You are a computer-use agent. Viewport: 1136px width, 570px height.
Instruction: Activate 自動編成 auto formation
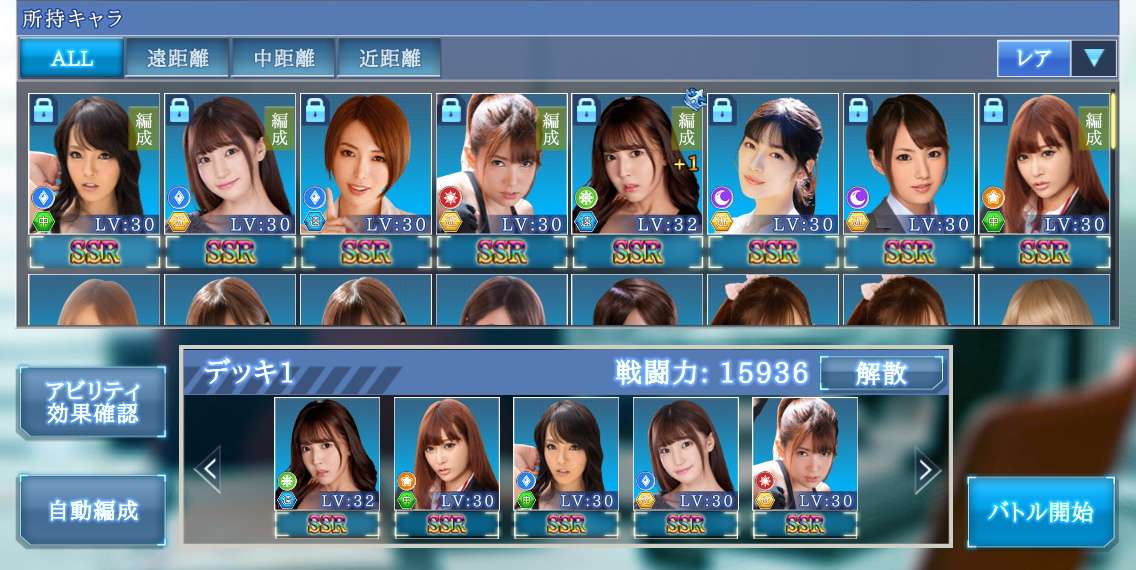click(93, 510)
